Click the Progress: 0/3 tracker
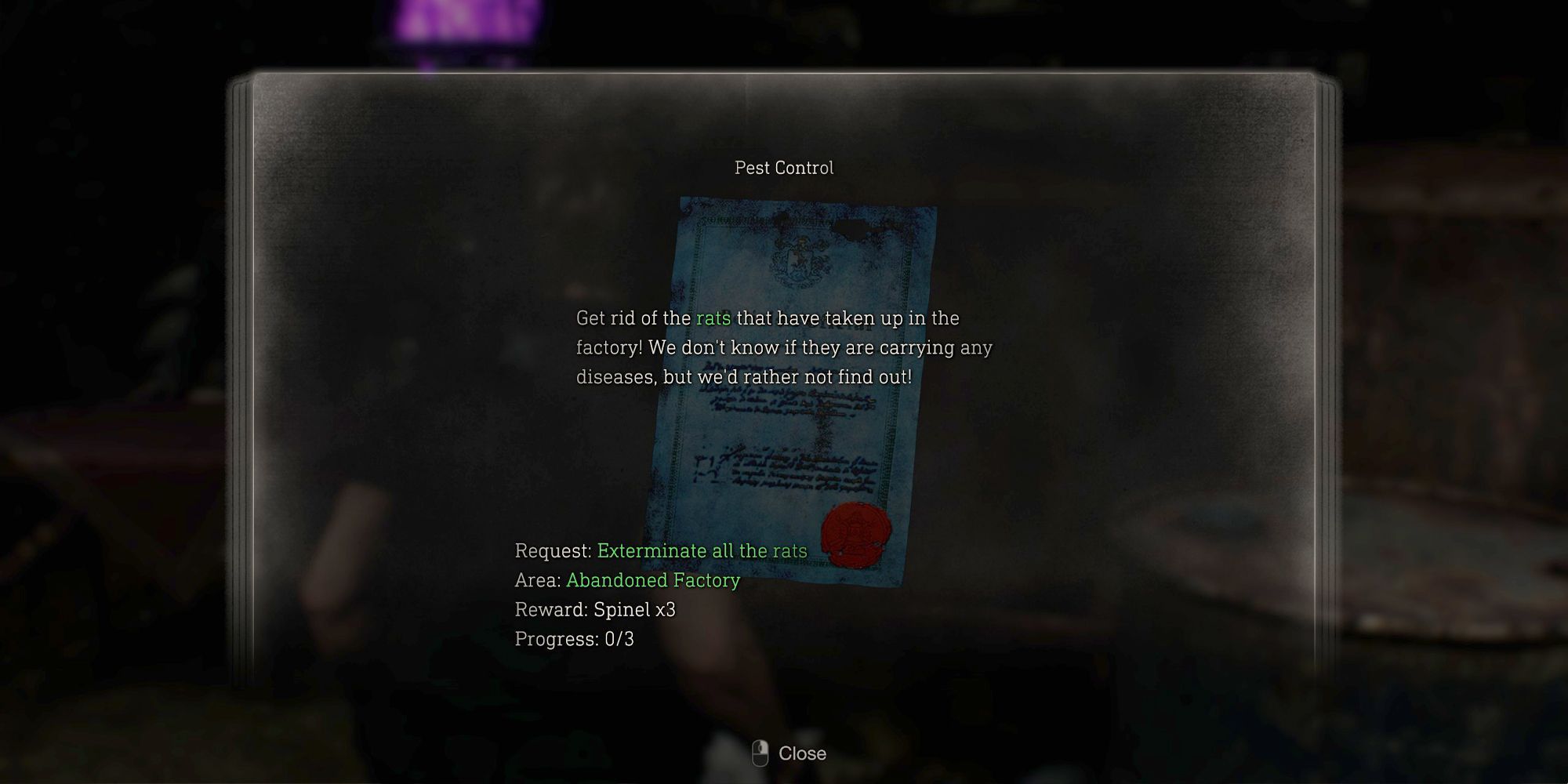The image size is (1568, 784). pyautogui.click(x=575, y=641)
